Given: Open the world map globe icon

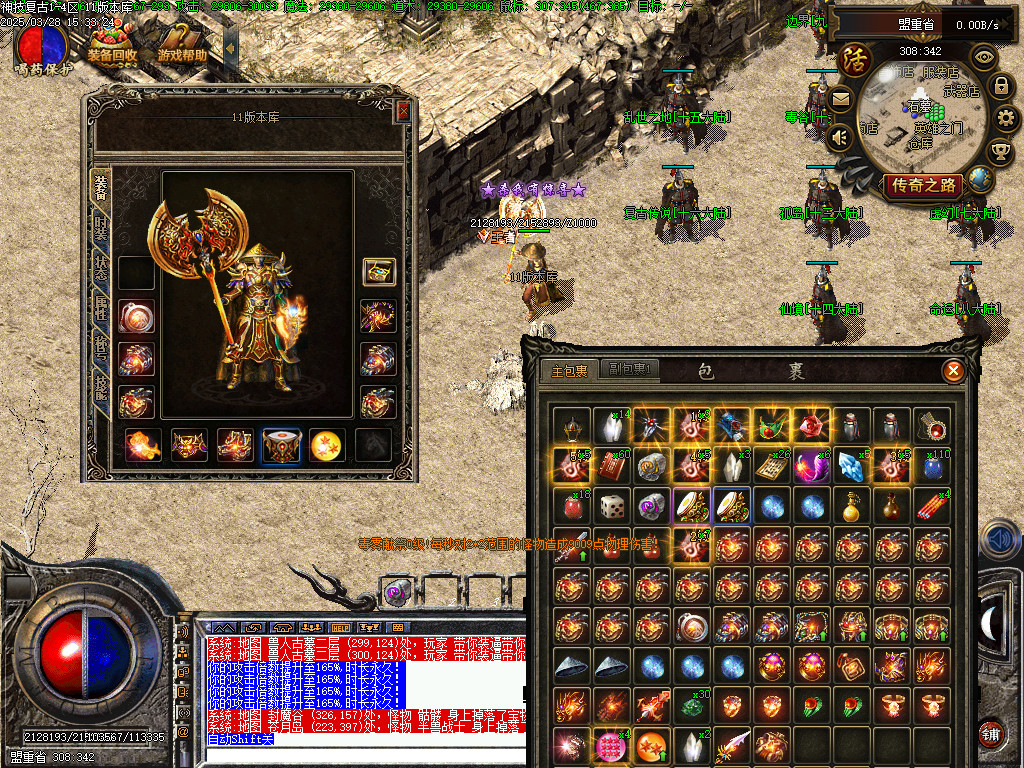Looking at the screenshot, I should tap(980, 179).
